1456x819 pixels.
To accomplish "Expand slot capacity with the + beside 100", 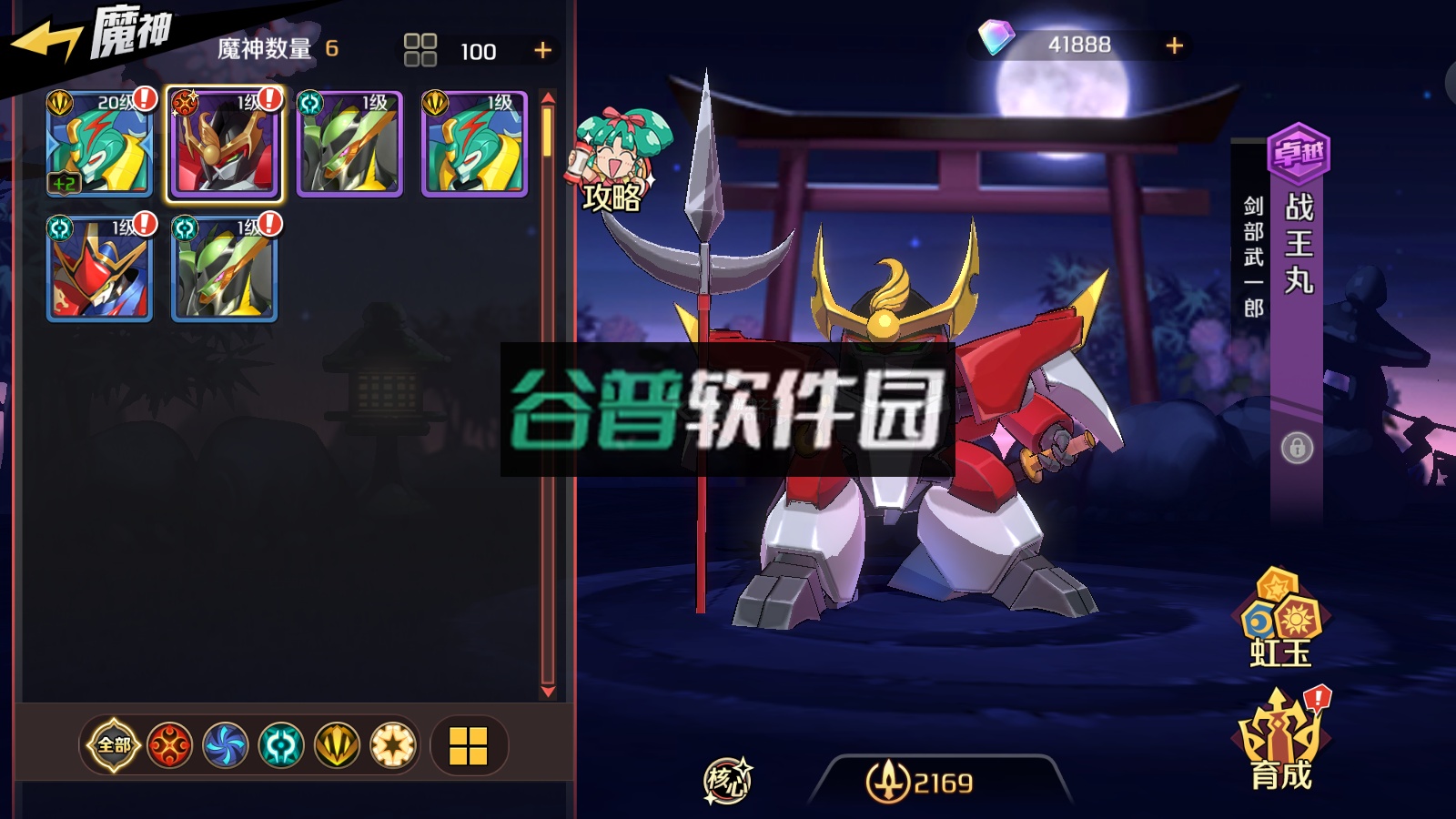I will coord(541,50).
